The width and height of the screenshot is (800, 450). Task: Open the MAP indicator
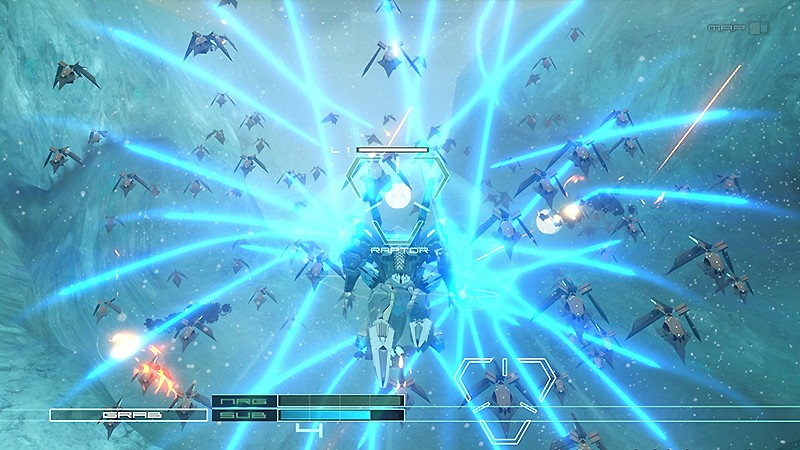[x=736, y=27]
